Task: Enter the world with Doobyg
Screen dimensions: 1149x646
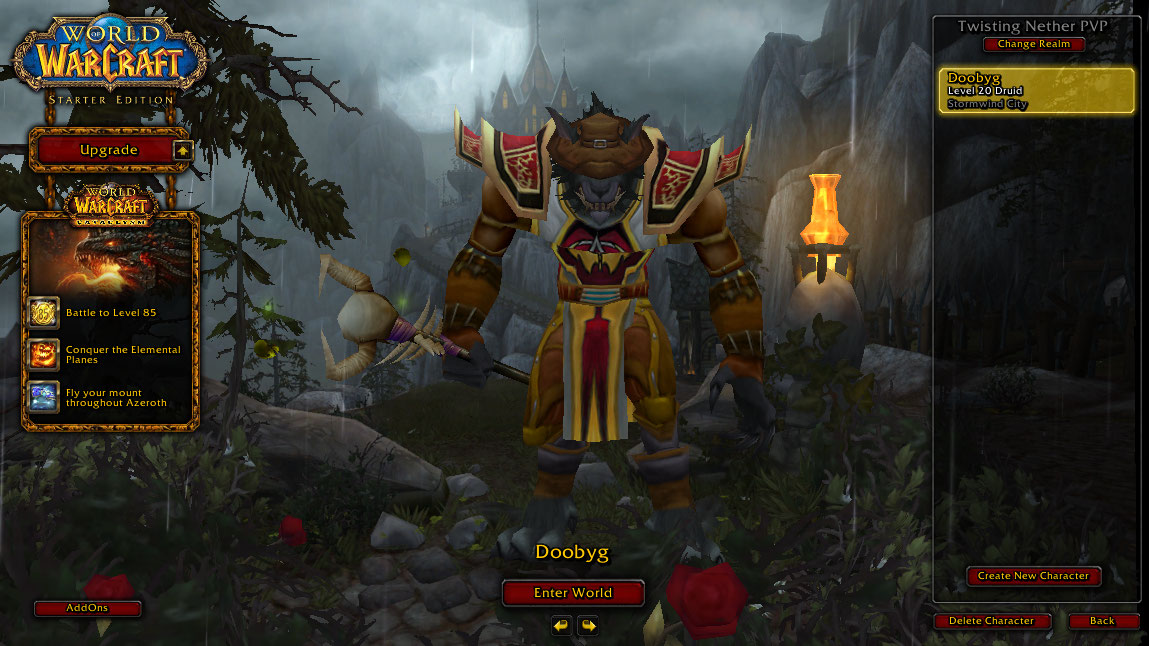Action: 573,593
